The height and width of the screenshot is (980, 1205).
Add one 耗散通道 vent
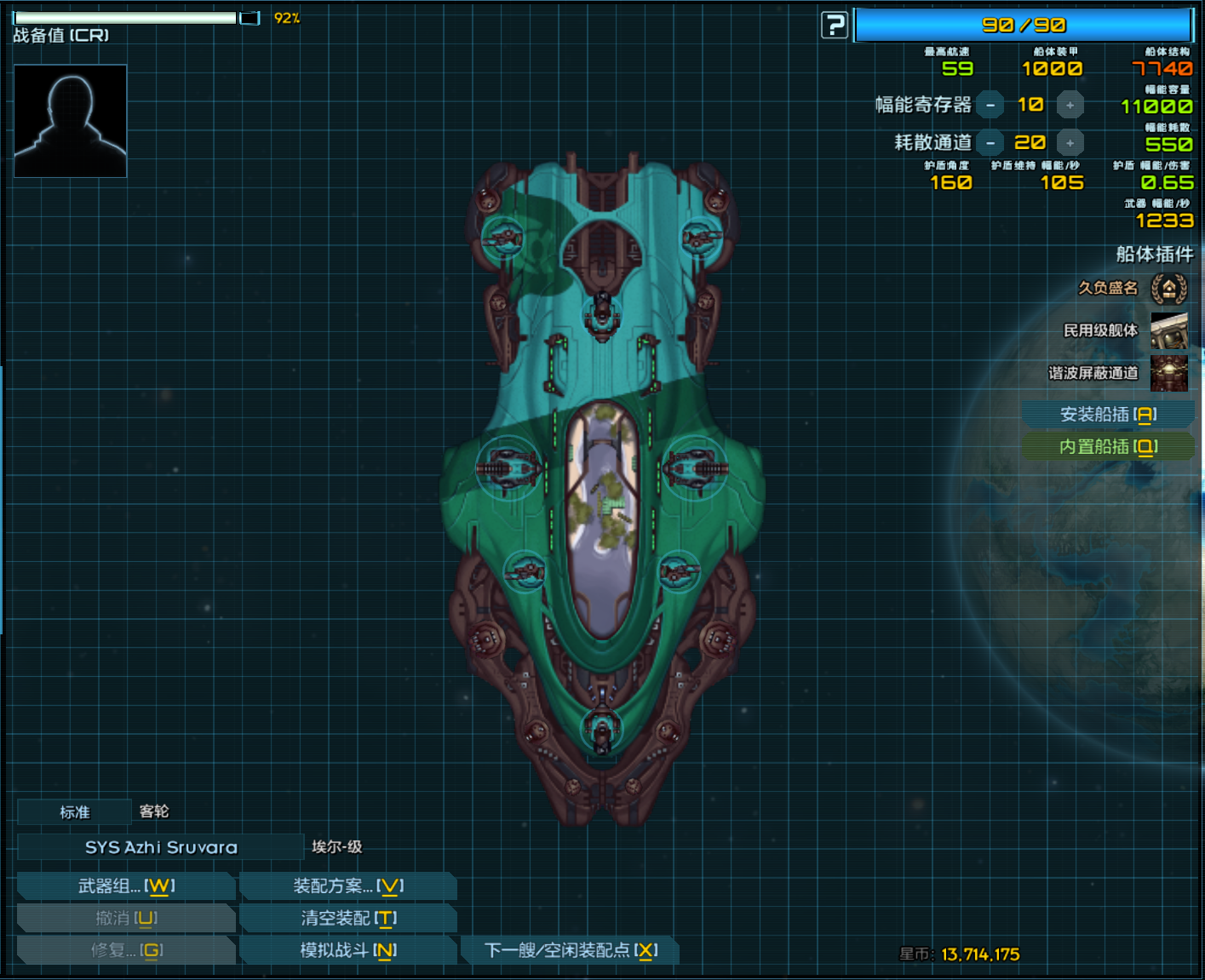coord(1070,143)
